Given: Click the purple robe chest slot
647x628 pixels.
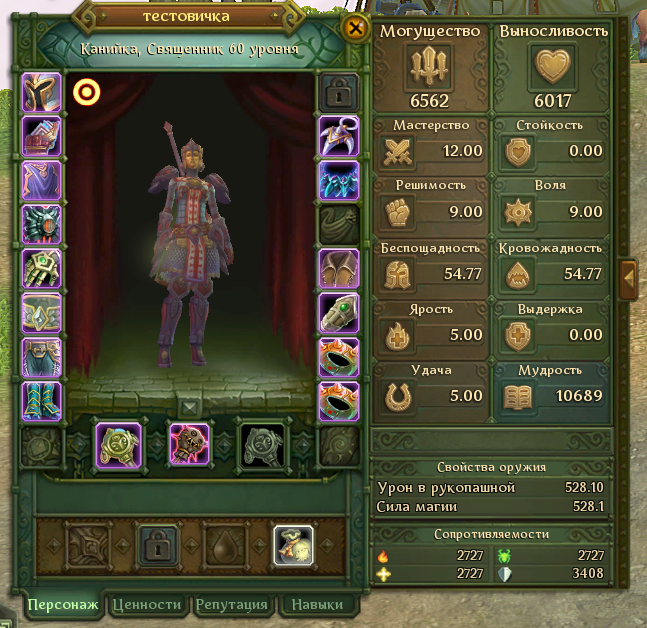Looking at the screenshot, I should click(42, 181).
